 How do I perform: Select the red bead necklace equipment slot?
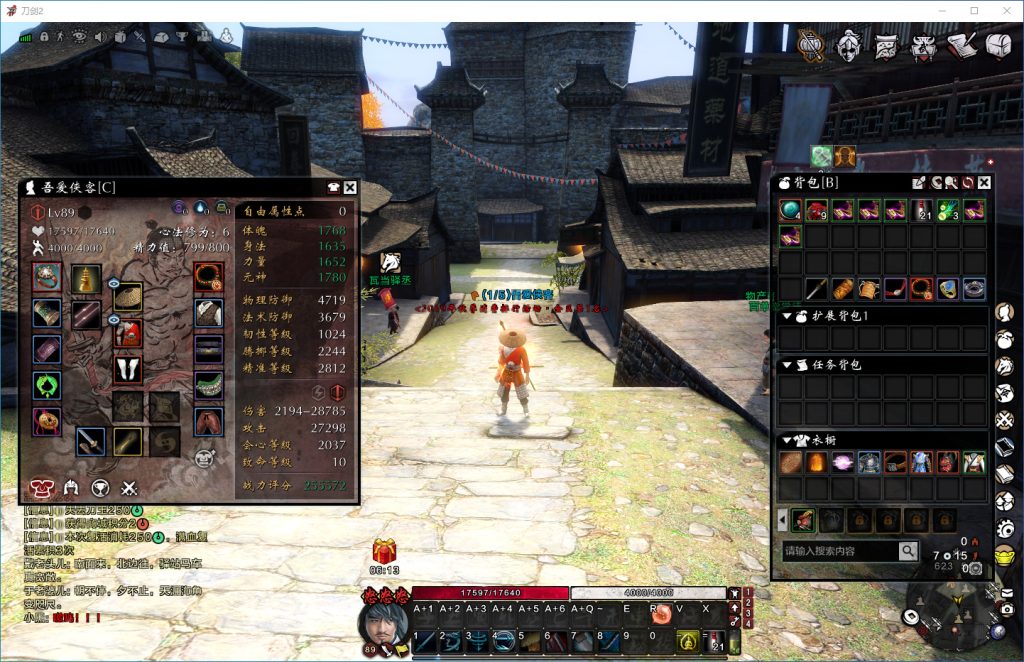(208, 276)
